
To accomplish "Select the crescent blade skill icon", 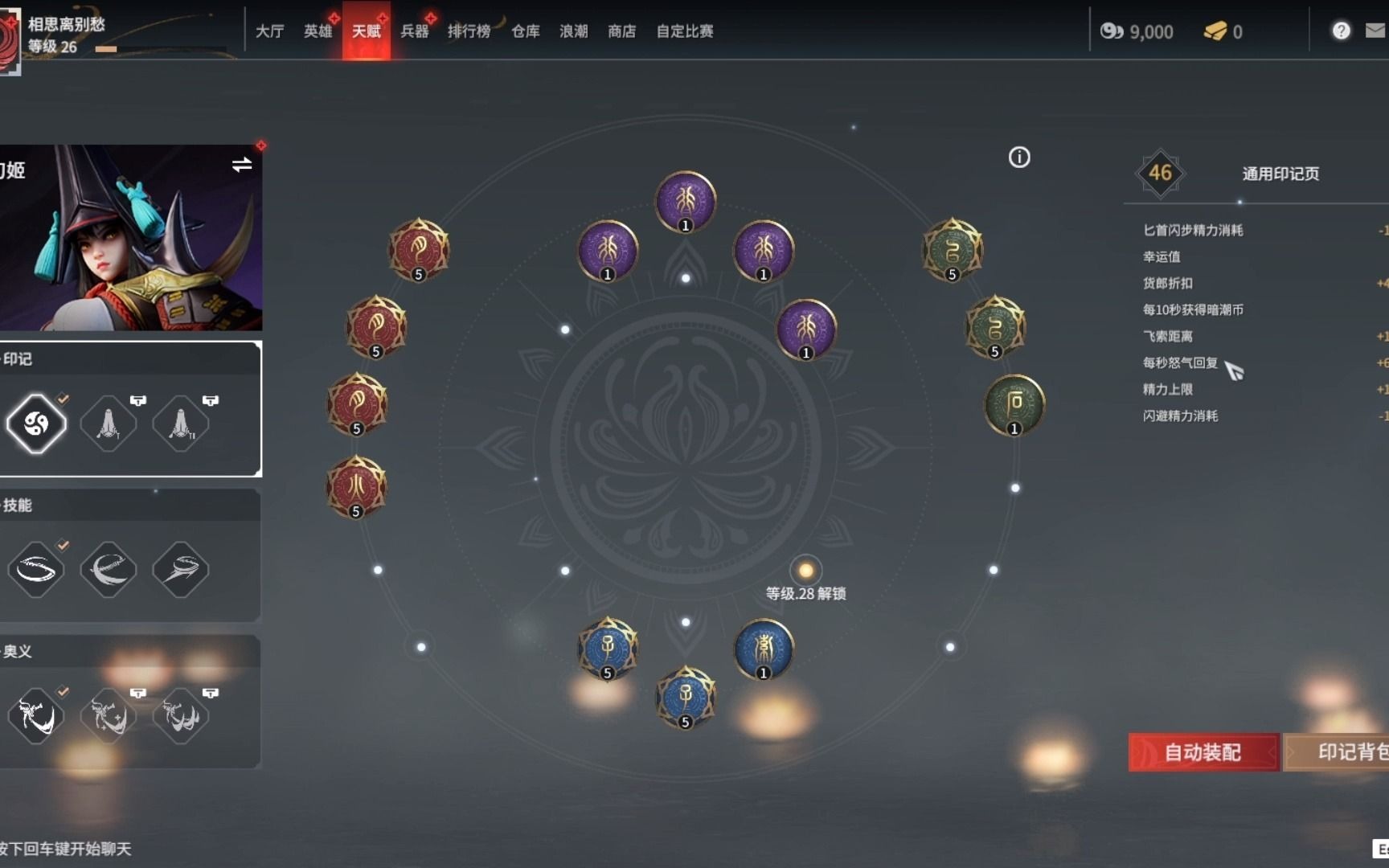I will [x=109, y=571].
